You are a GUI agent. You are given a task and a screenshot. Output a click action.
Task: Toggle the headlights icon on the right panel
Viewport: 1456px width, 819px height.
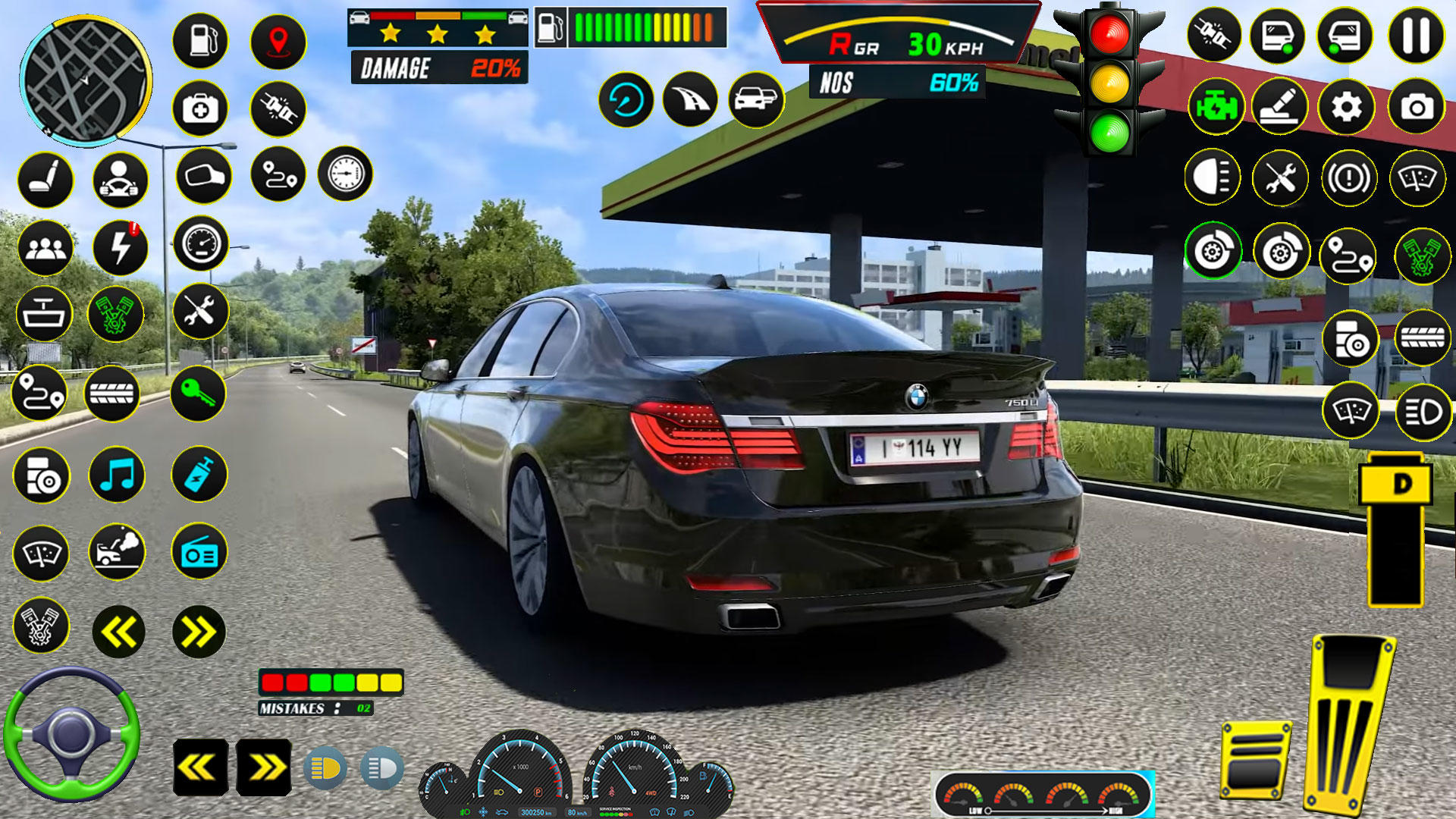pyautogui.click(x=1214, y=177)
